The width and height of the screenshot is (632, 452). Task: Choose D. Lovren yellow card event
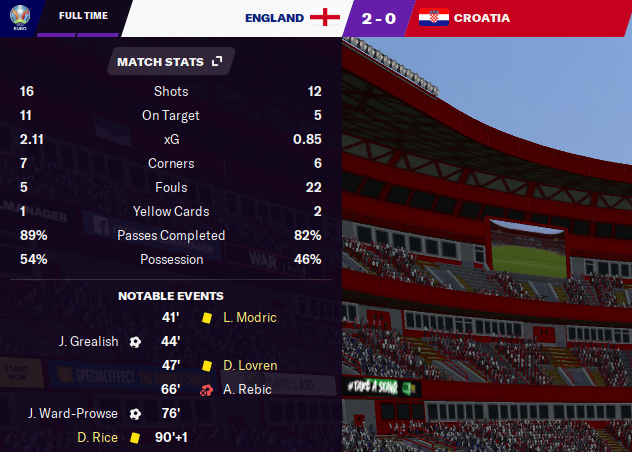[x=251, y=365]
